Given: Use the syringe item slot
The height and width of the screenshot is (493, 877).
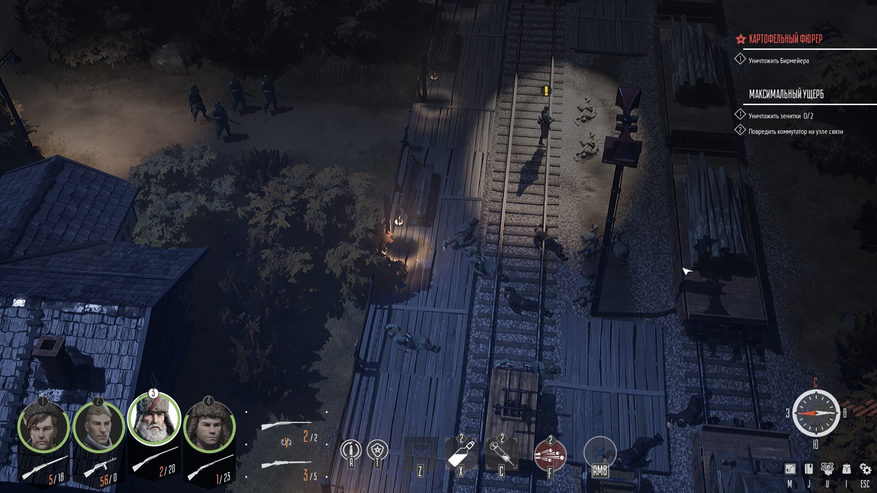Looking at the screenshot, I should click(x=499, y=453).
